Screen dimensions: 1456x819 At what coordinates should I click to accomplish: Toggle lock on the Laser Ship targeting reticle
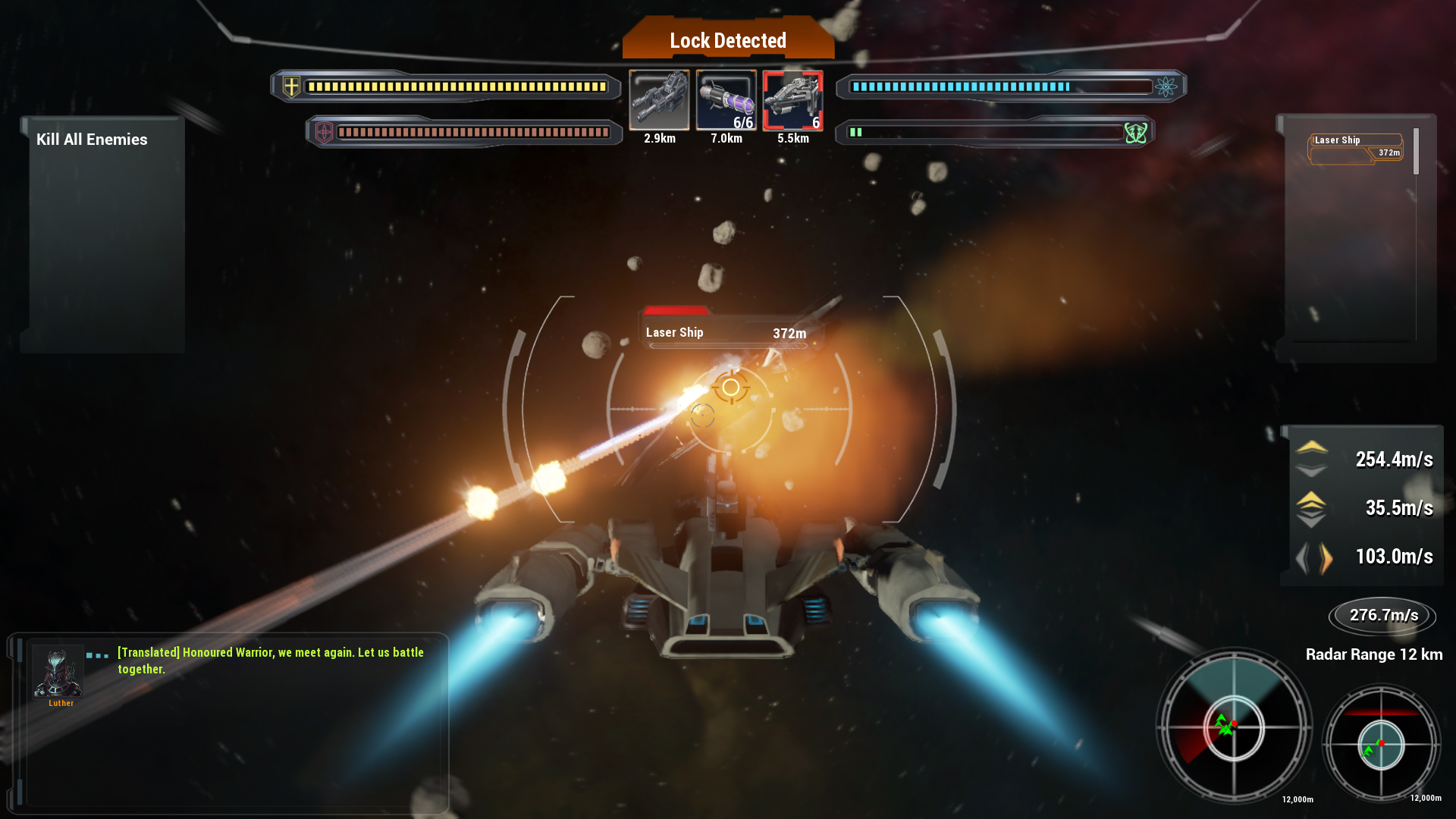pyautogui.click(x=730, y=387)
